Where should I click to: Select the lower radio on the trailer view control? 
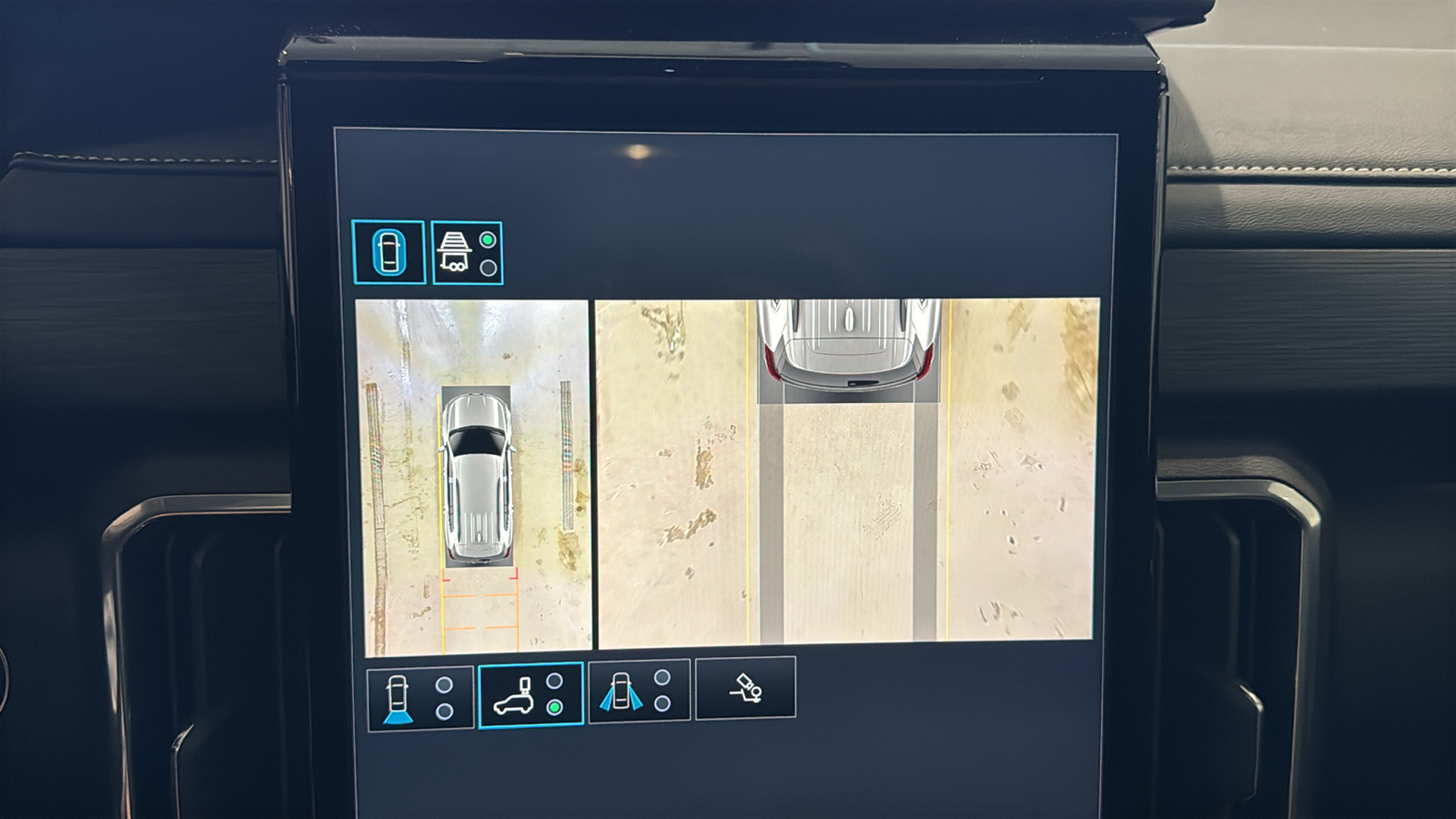tap(488, 266)
